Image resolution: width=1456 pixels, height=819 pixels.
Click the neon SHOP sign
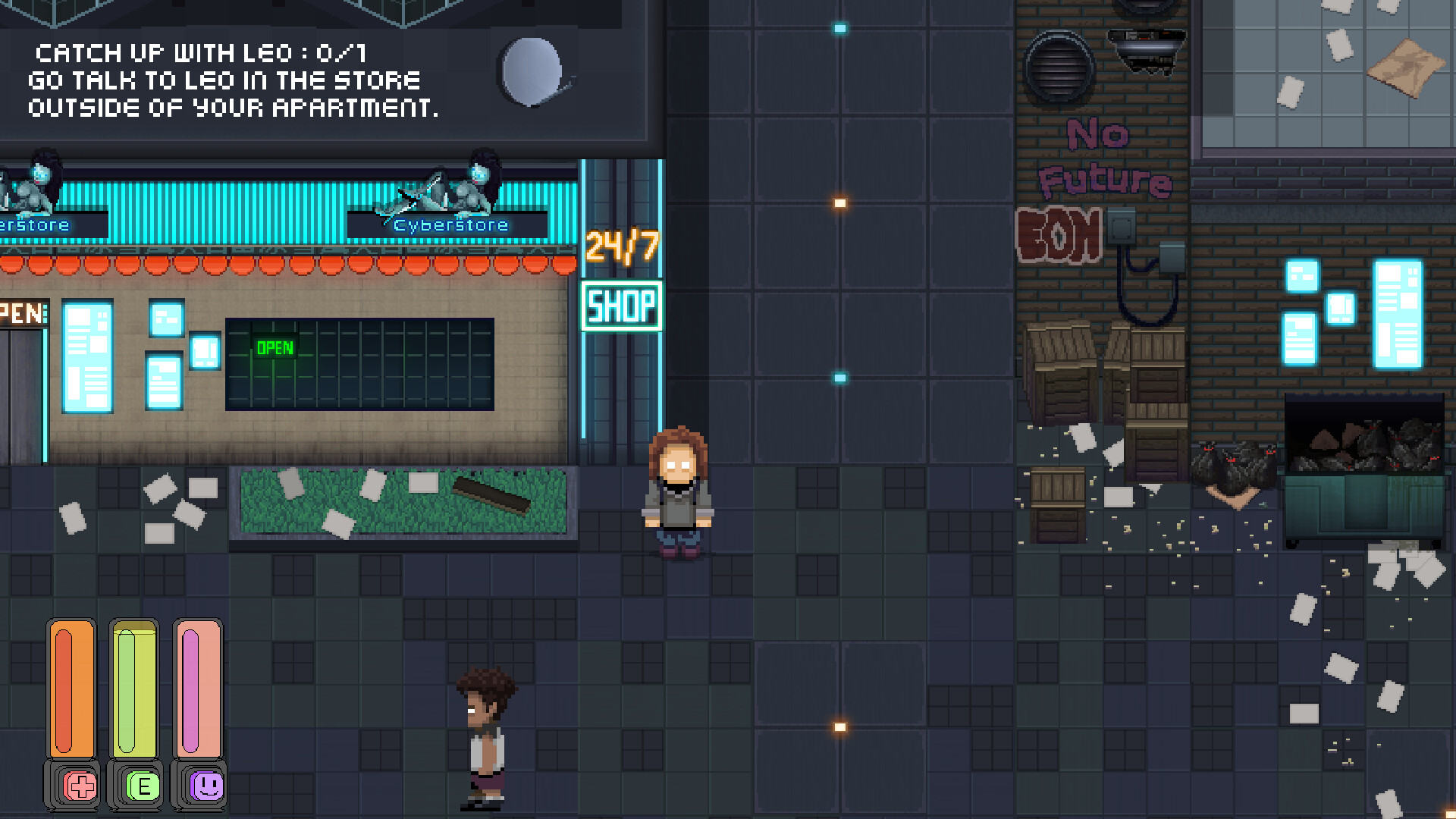620,306
